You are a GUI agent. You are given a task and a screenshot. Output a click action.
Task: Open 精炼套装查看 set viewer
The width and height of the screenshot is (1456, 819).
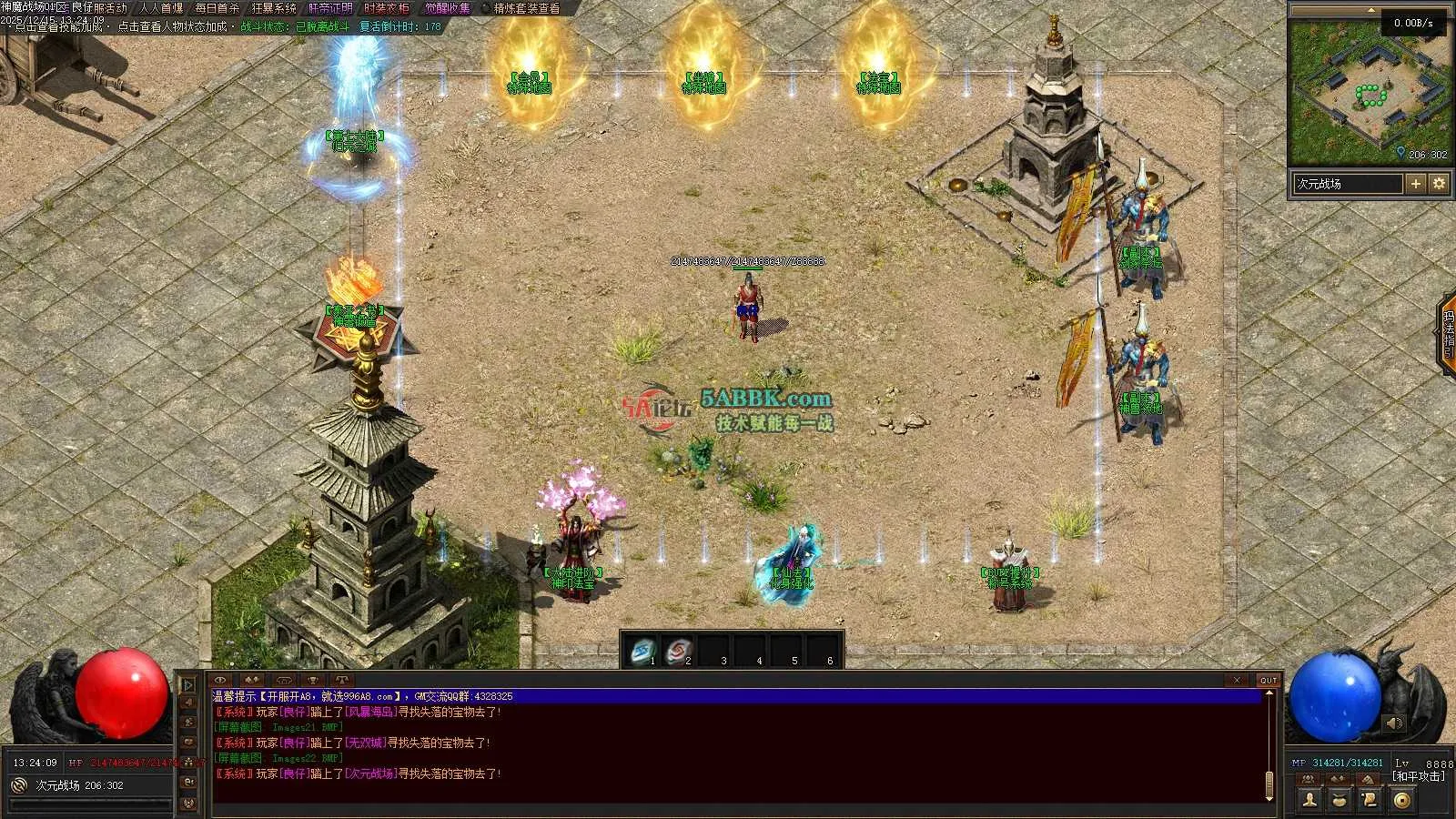coord(527,8)
